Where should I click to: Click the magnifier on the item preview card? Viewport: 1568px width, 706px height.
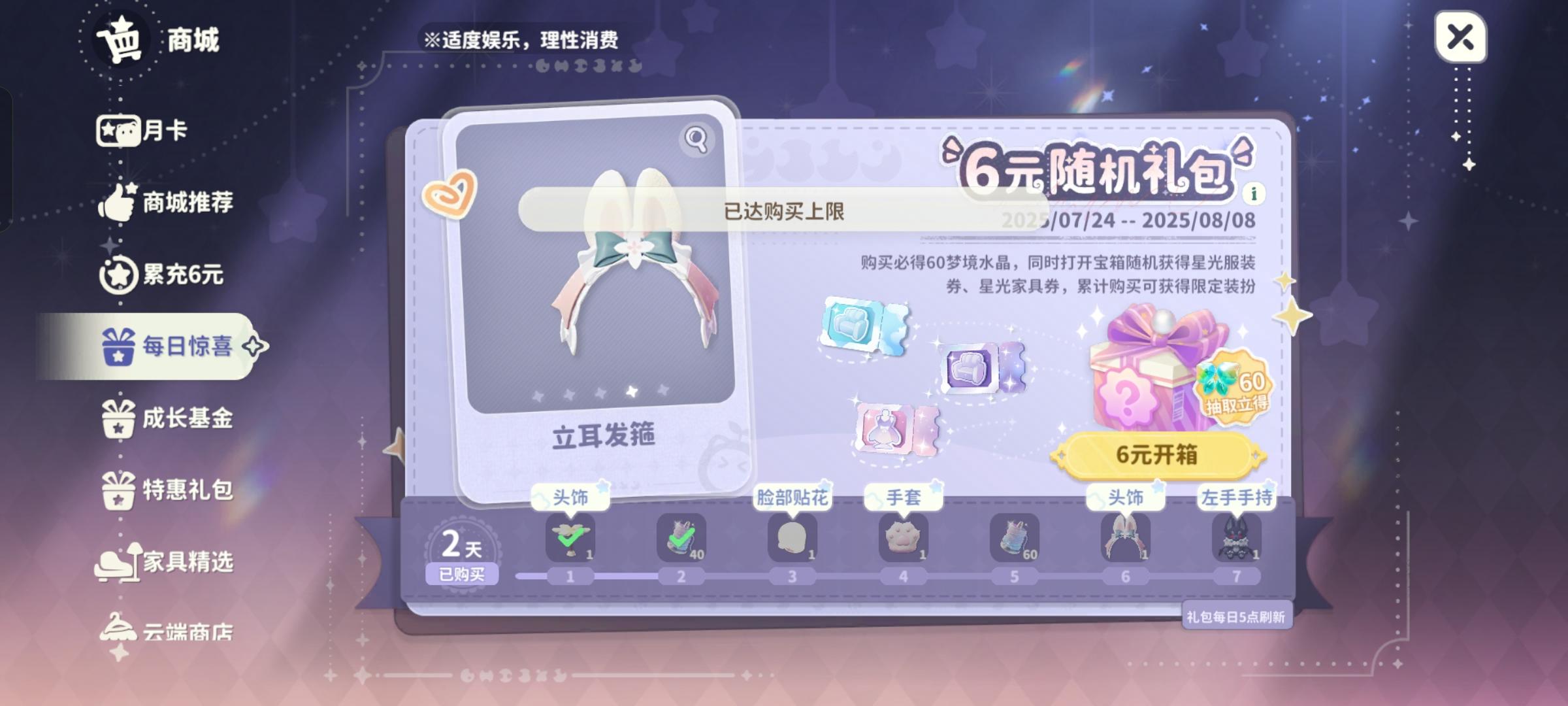coord(695,138)
